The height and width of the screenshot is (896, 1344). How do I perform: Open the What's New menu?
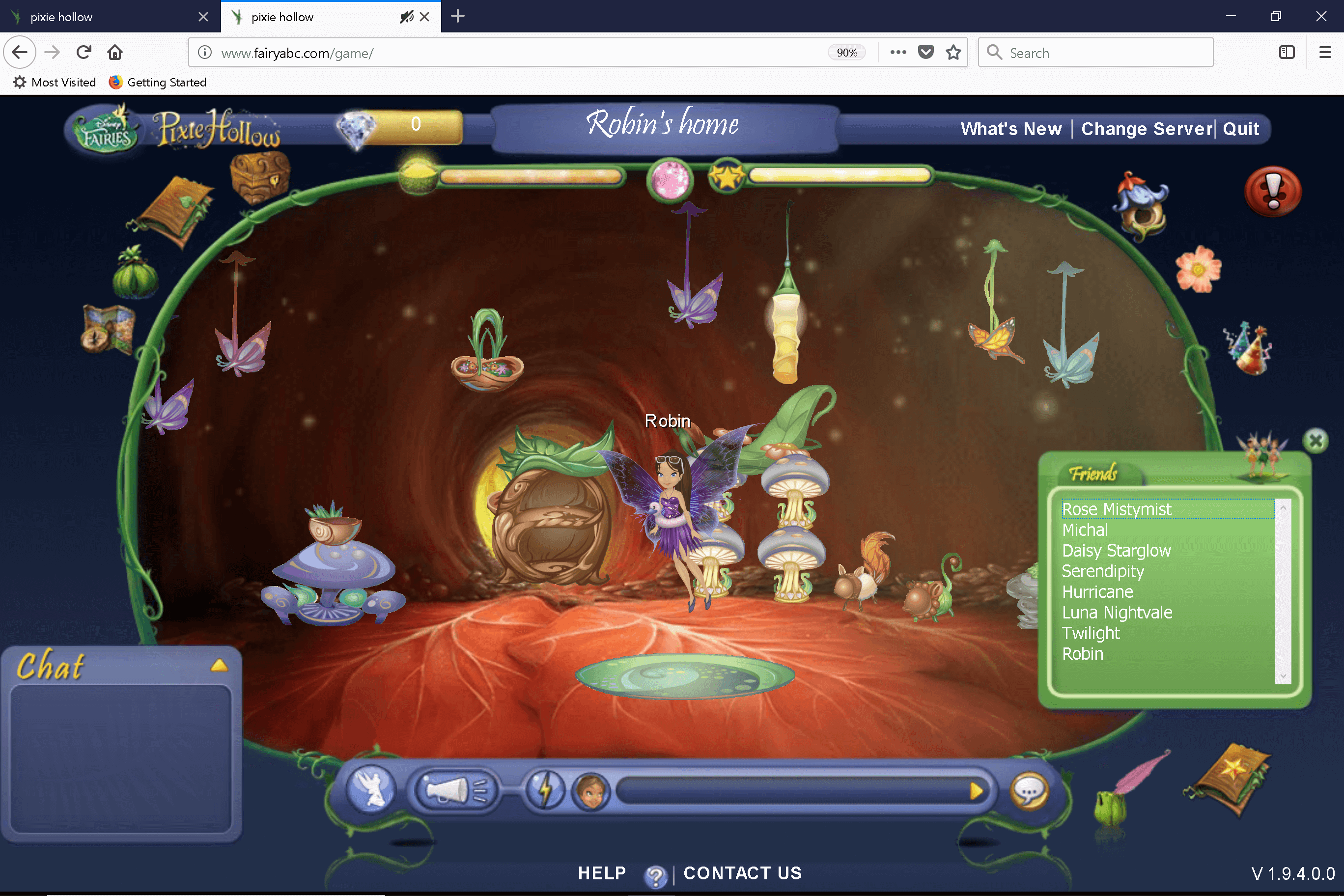coord(1010,129)
